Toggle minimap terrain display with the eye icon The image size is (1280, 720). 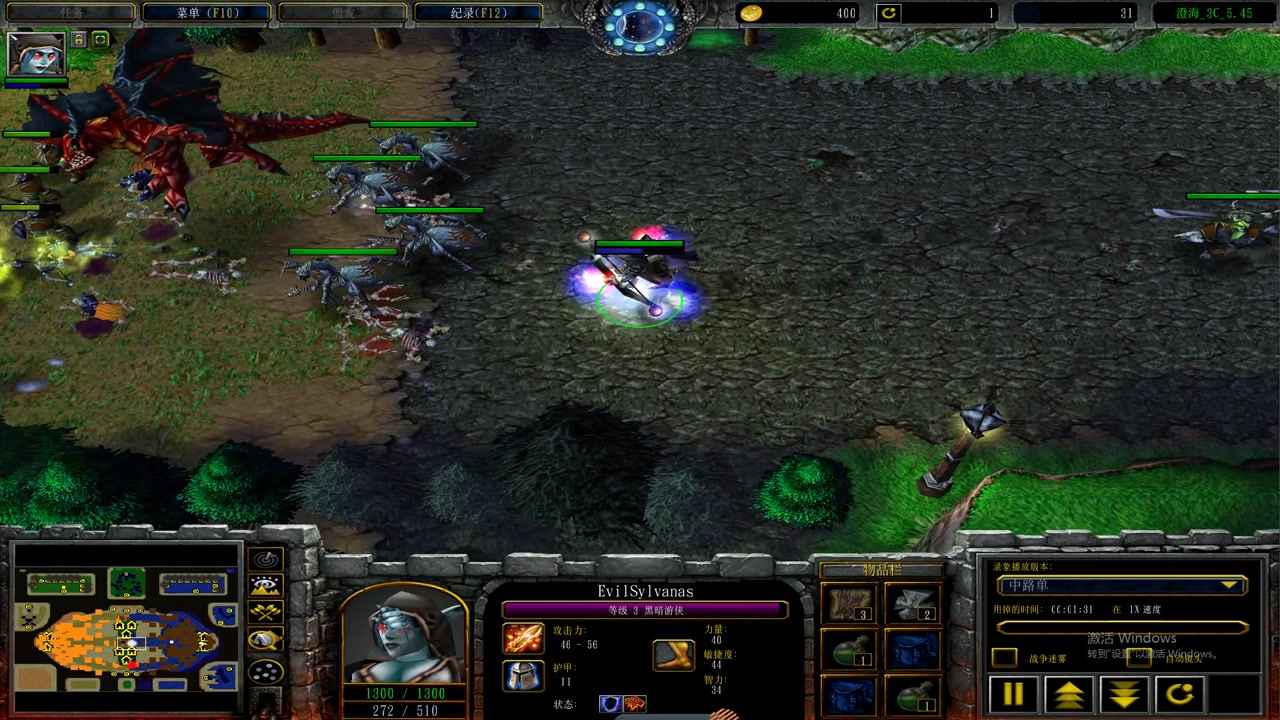point(266,586)
